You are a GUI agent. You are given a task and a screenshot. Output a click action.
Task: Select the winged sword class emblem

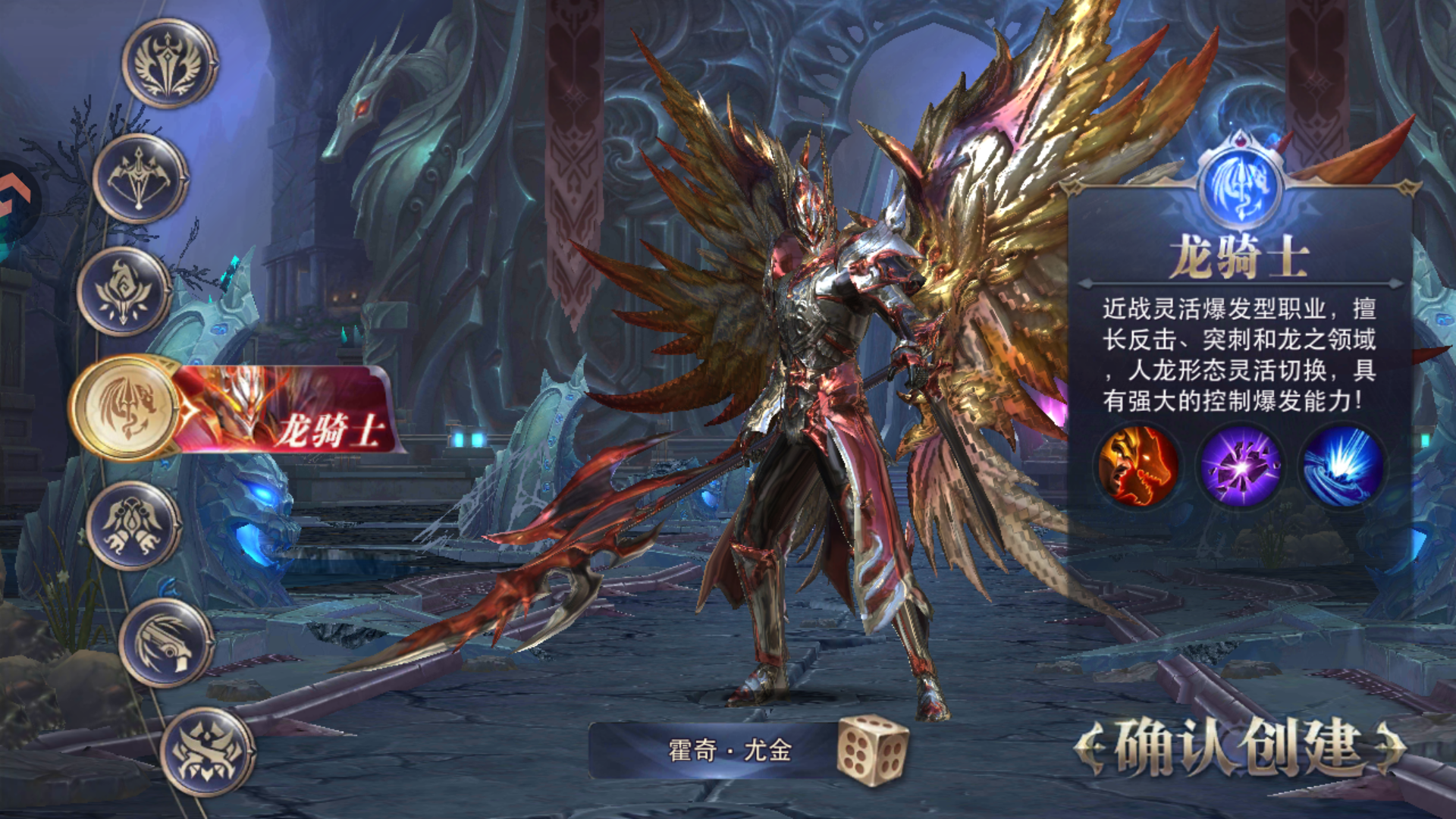point(169,64)
